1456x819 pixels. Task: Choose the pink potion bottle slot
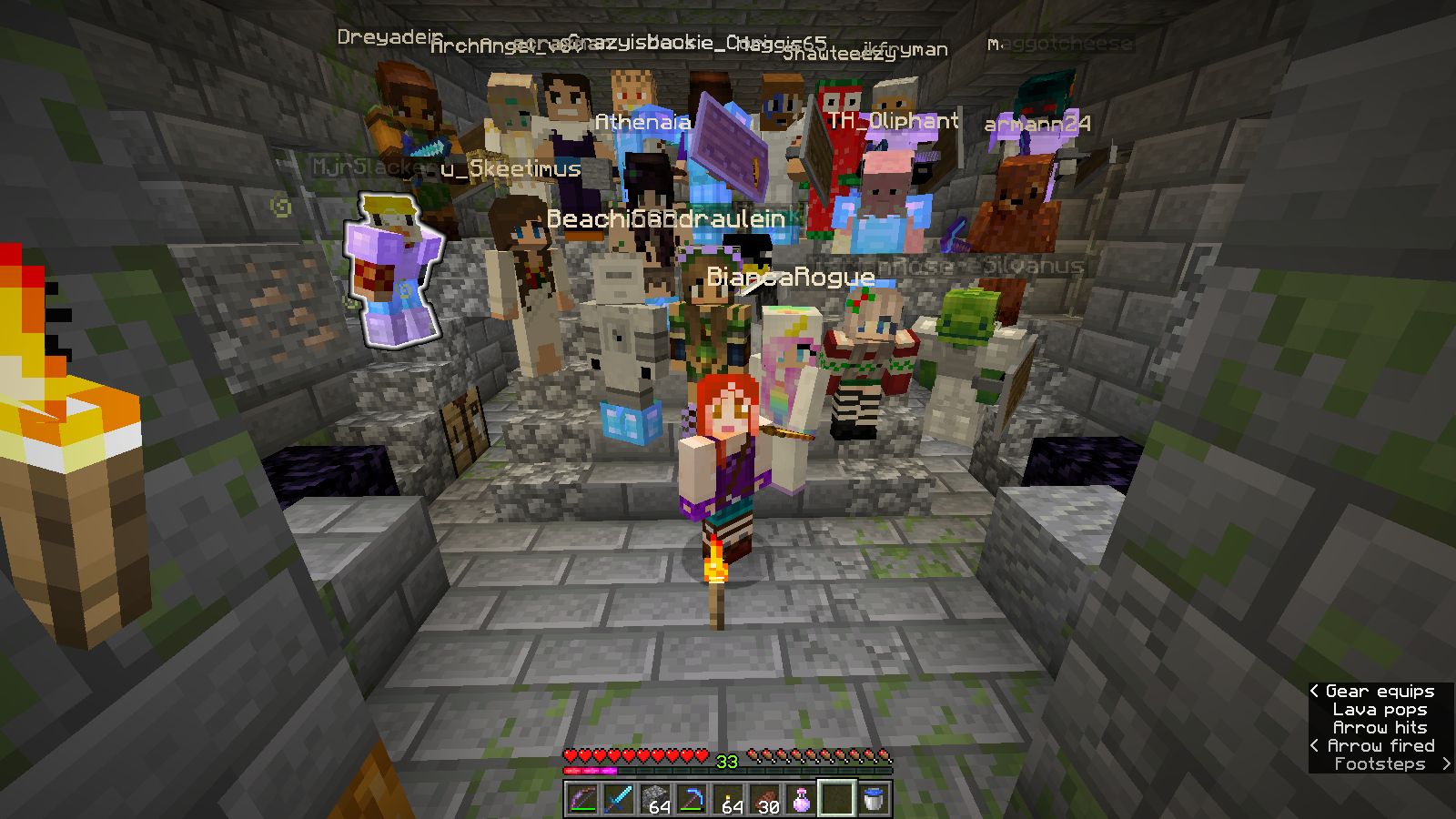tap(801, 799)
